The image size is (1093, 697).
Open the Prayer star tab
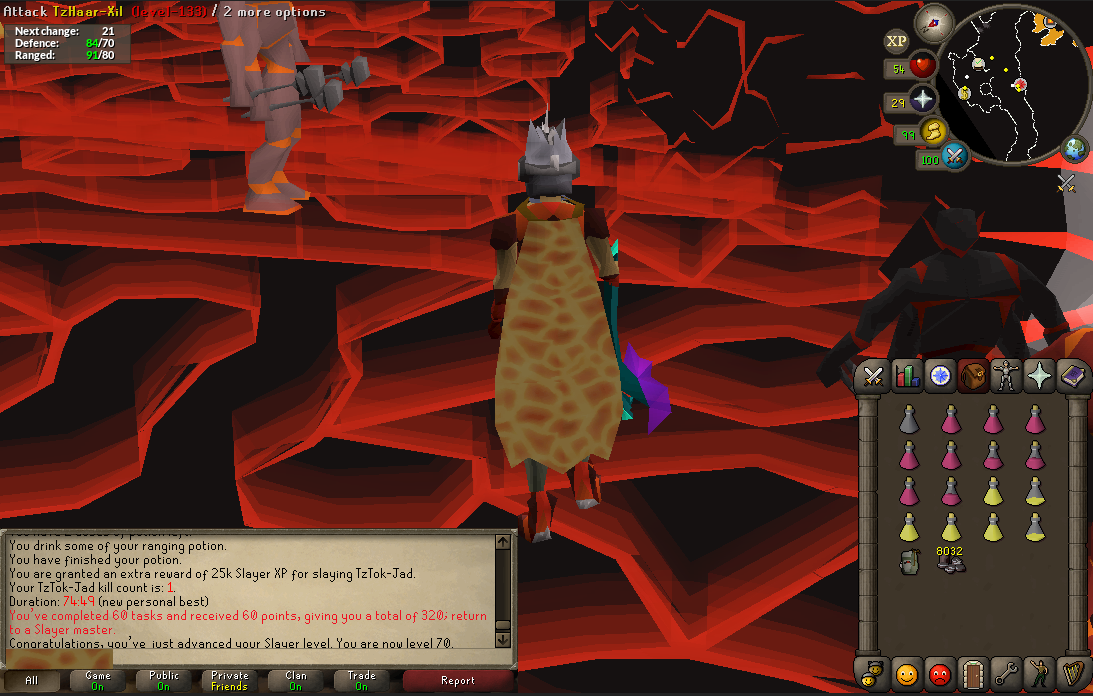coord(1040,376)
